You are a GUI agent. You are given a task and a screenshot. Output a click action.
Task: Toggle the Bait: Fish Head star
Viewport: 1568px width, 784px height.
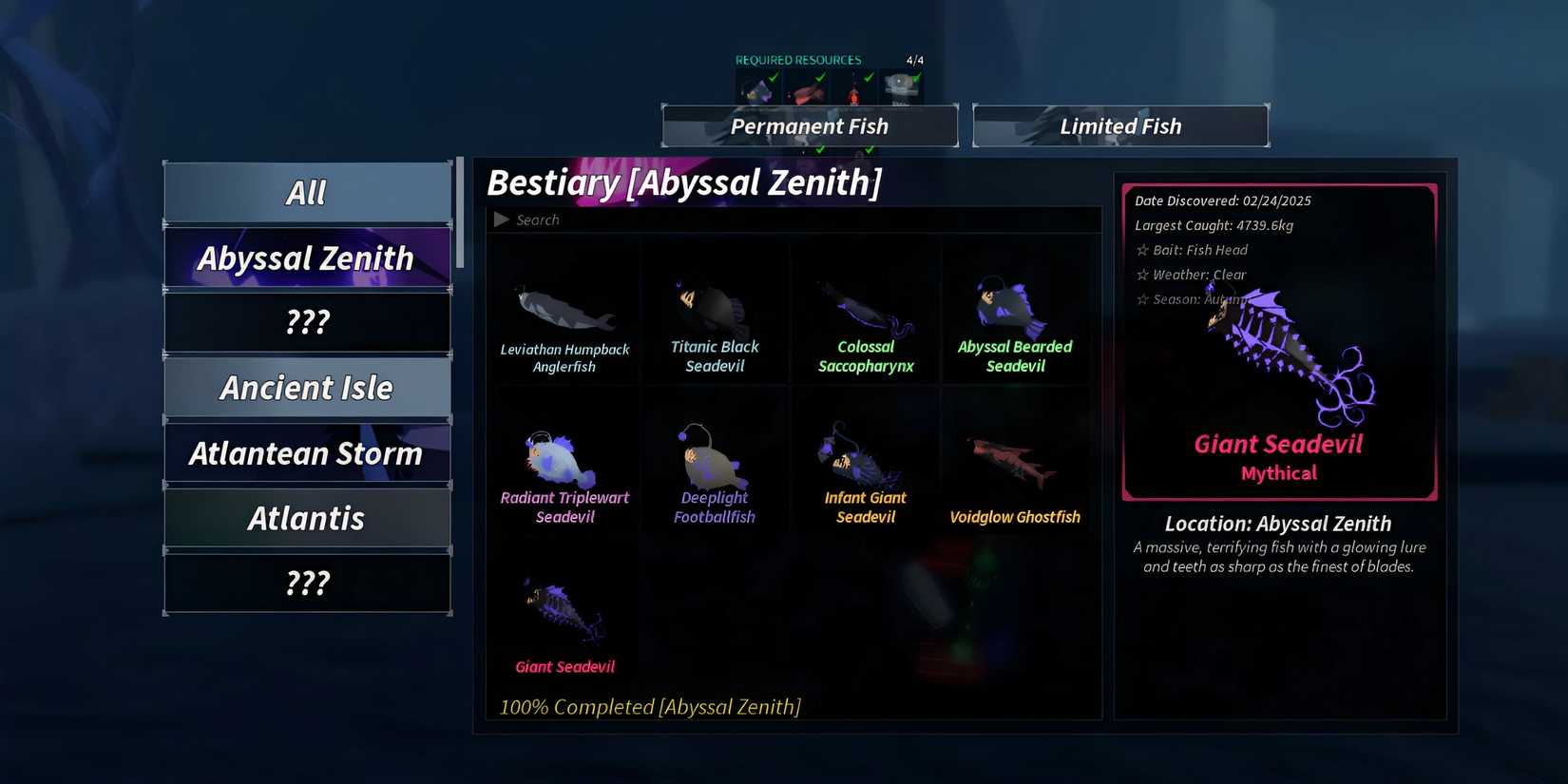[x=1141, y=249]
